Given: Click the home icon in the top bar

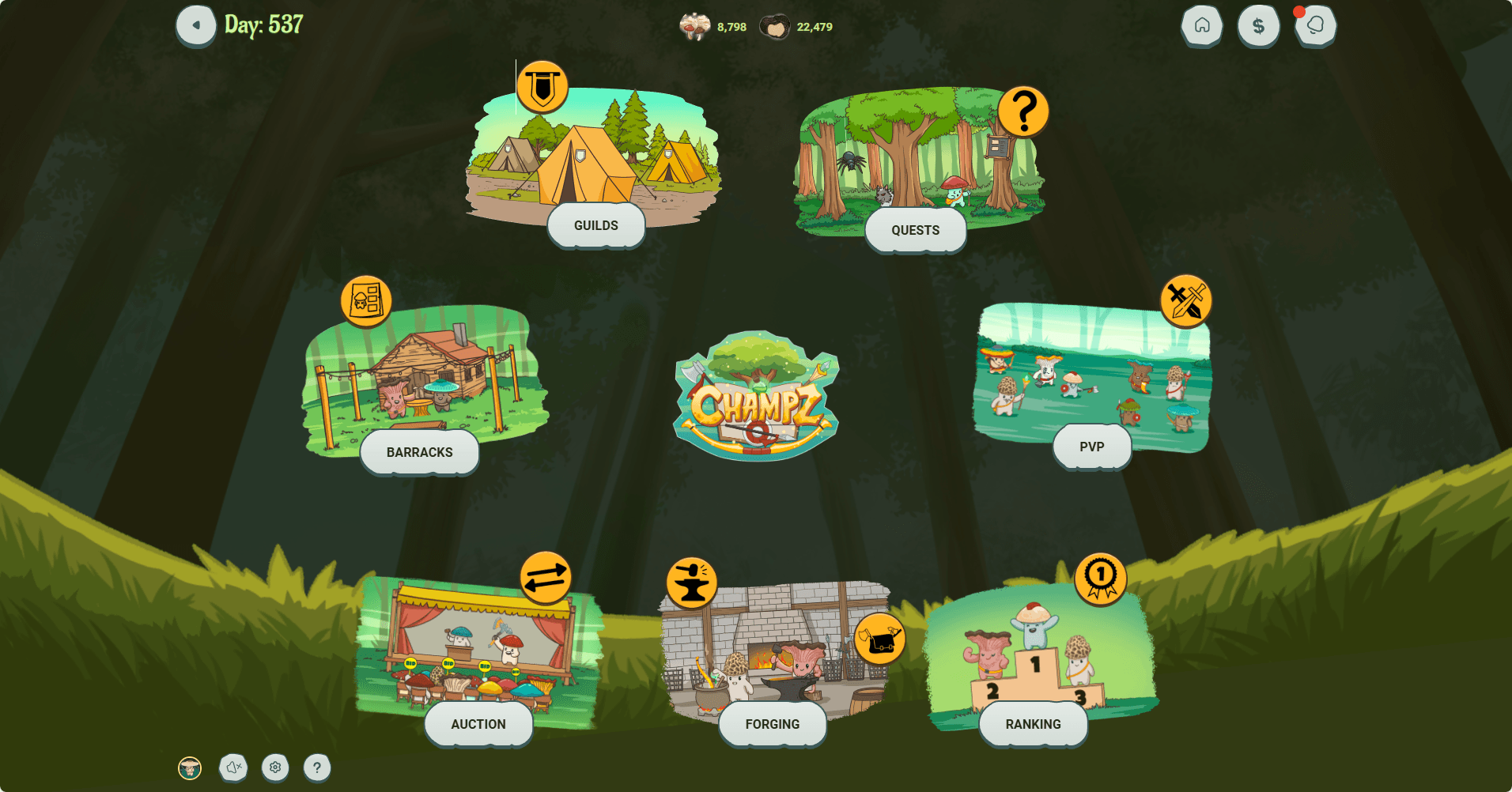Looking at the screenshot, I should click(1201, 25).
